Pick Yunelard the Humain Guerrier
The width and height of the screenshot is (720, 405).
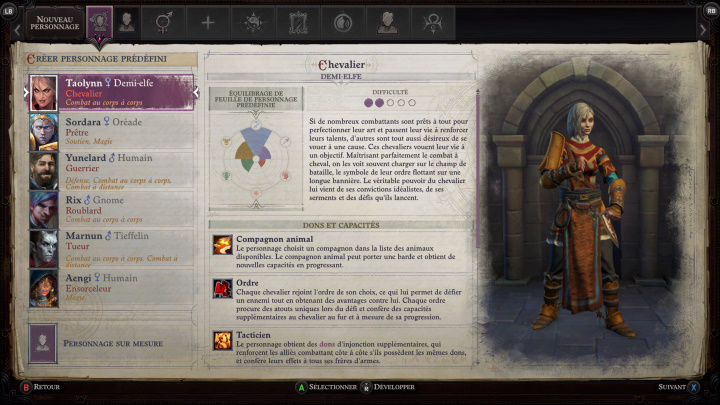tap(112, 170)
